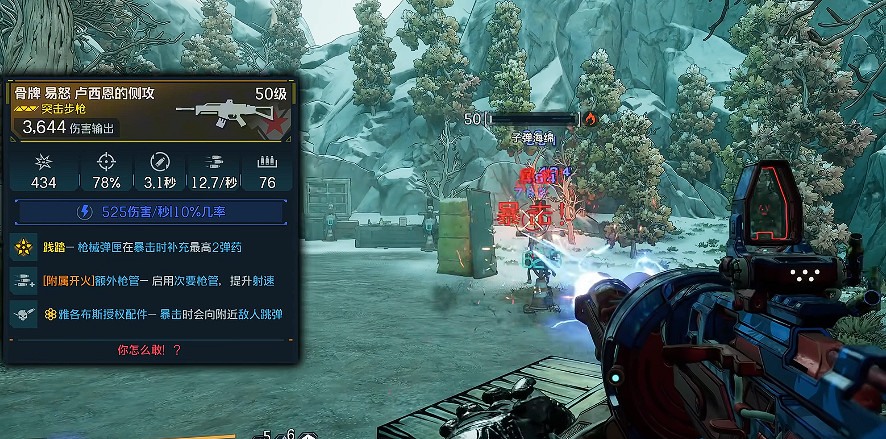
Task: Select the 践踏 perk star icon
Action: (x=22, y=247)
